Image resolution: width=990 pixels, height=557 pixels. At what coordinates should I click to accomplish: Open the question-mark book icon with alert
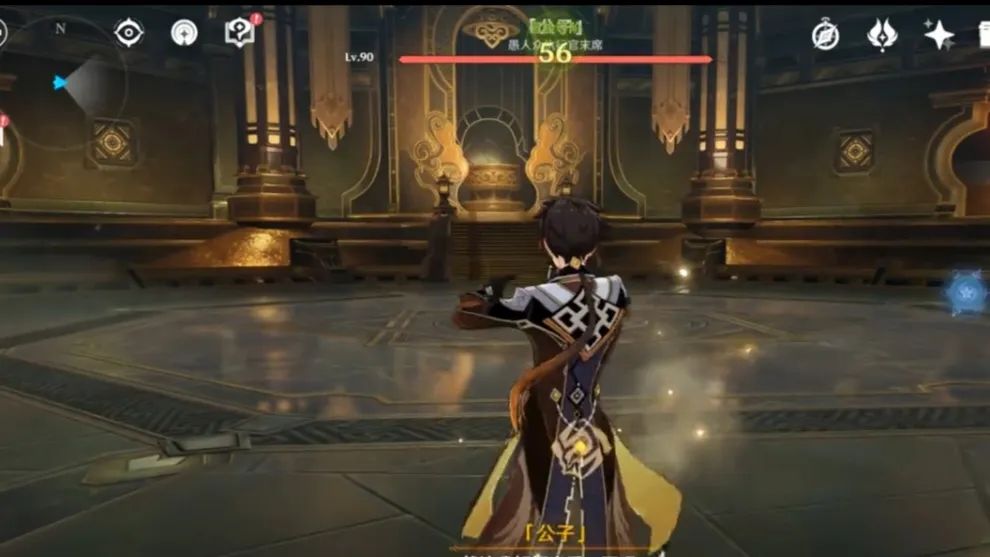(x=239, y=32)
